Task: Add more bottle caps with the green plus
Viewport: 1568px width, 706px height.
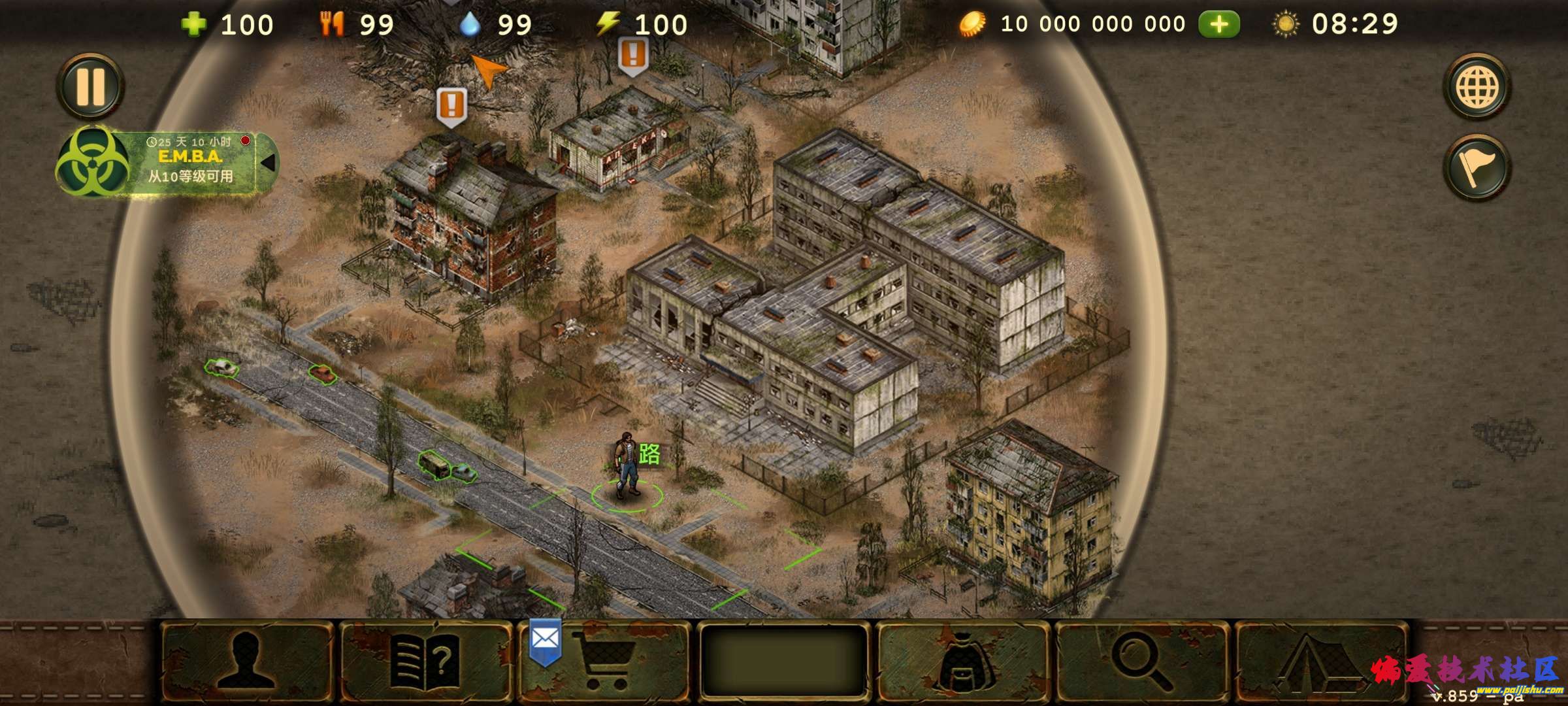Action: coord(1218,25)
